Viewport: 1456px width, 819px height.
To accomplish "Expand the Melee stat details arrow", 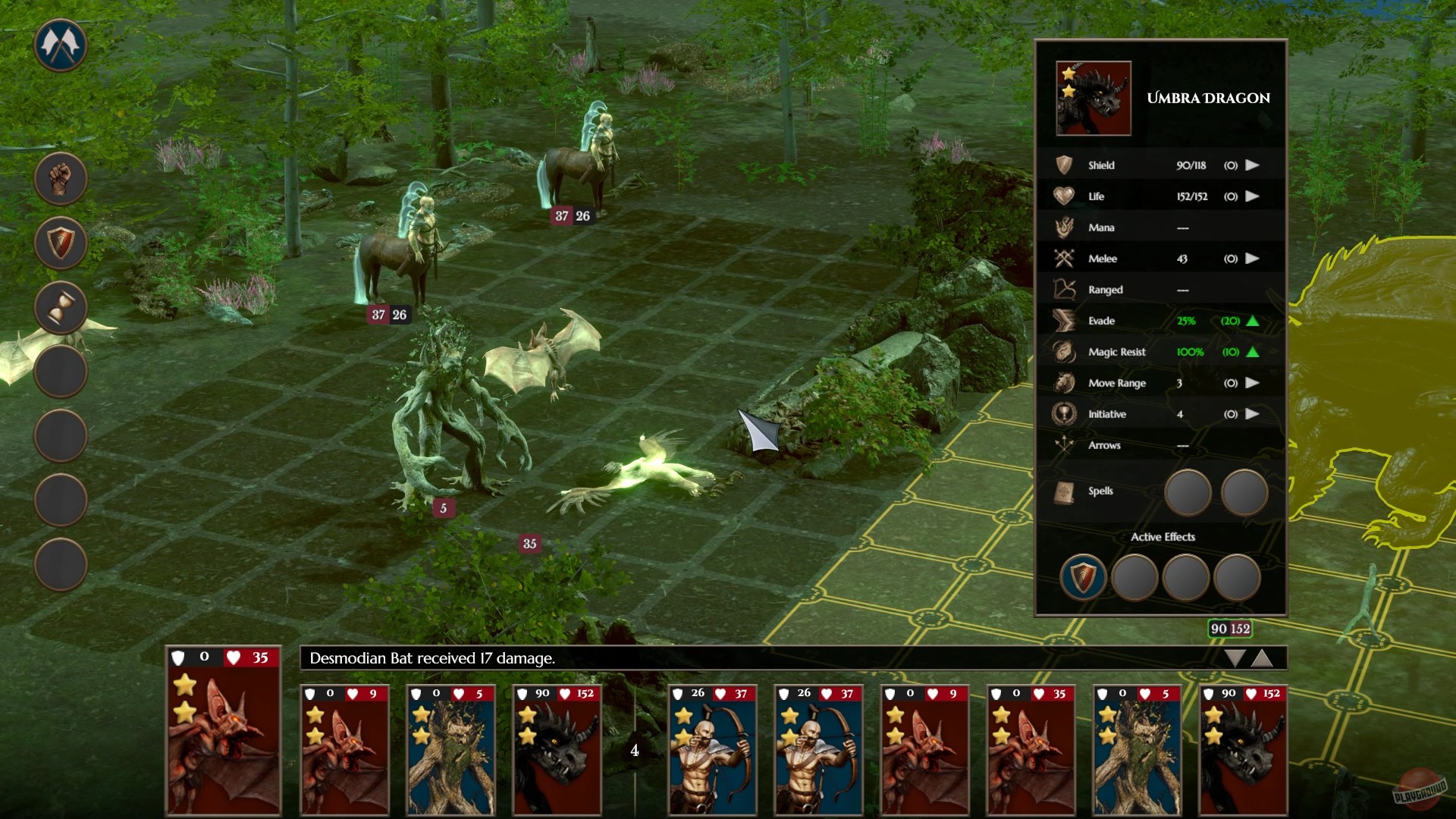I will tap(1253, 258).
